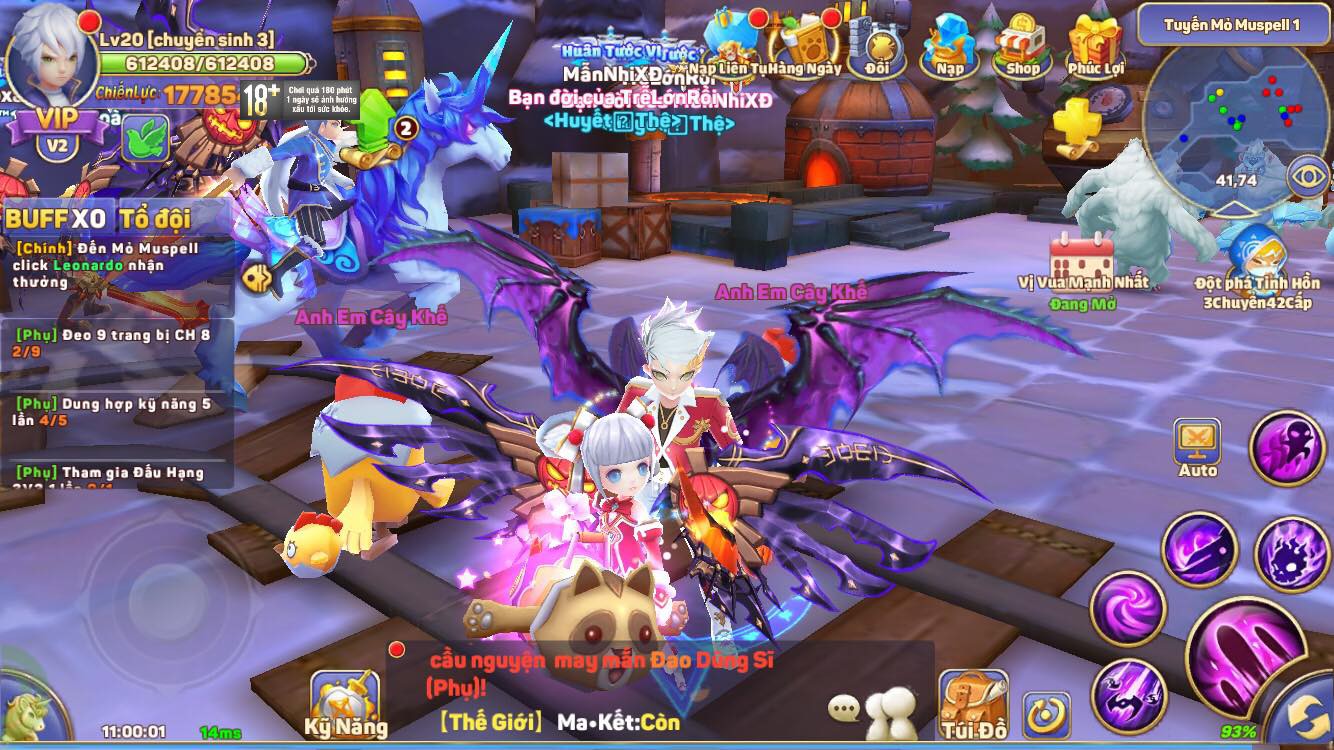Cast the purple swirl vortex skill

point(1128,608)
